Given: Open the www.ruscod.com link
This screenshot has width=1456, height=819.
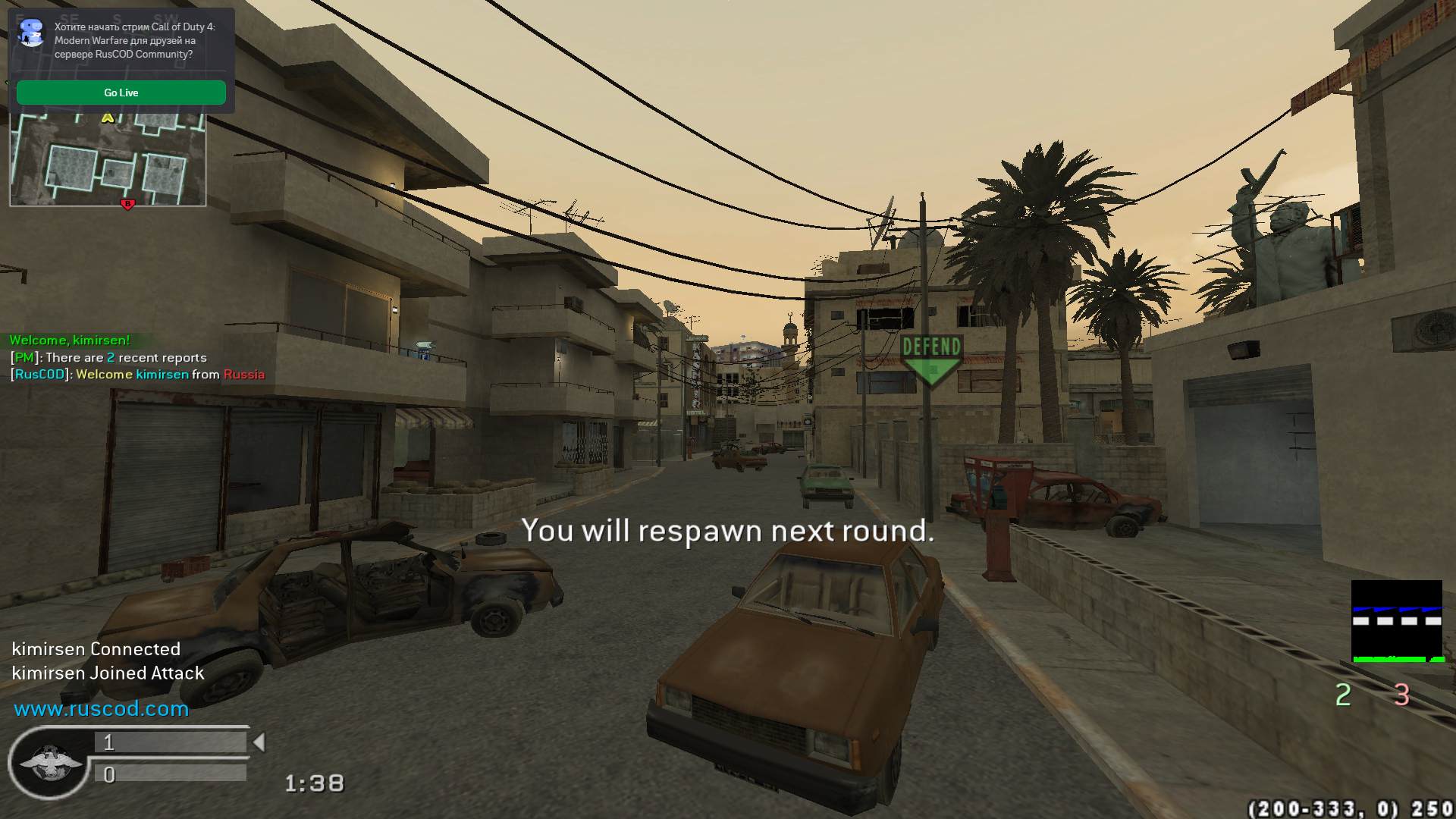Looking at the screenshot, I should pos(101,709).
